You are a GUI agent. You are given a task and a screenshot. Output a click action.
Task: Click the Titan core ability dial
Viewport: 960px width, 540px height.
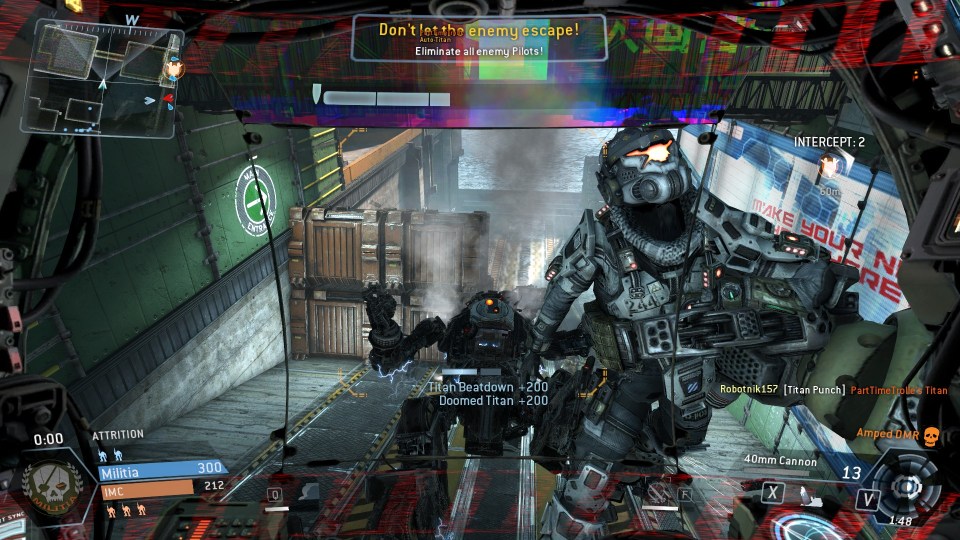(906, 486)
